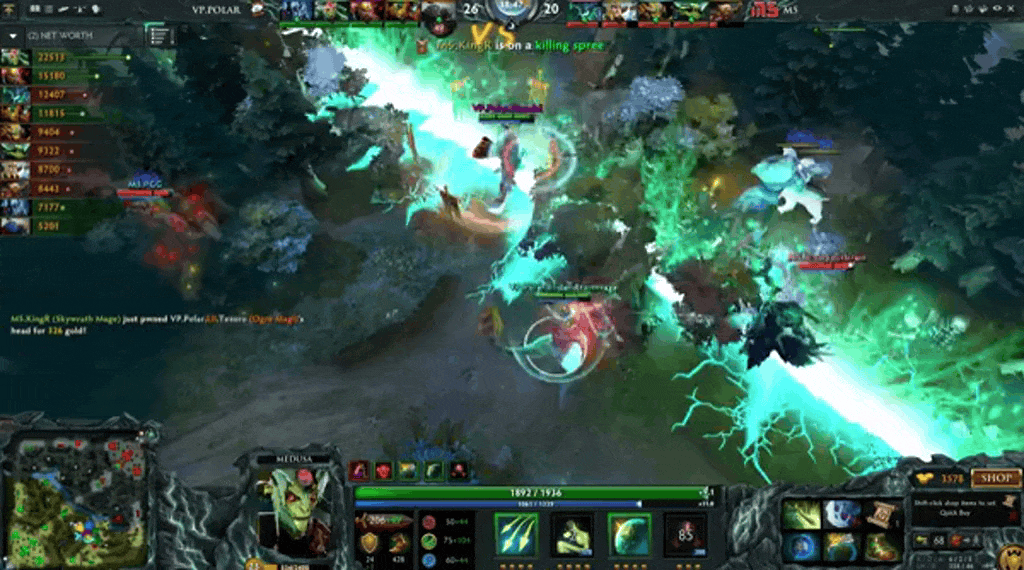Activate Medusa's Split Shot ability
The image size is (1024, 570).
click(x=517, y=534)
